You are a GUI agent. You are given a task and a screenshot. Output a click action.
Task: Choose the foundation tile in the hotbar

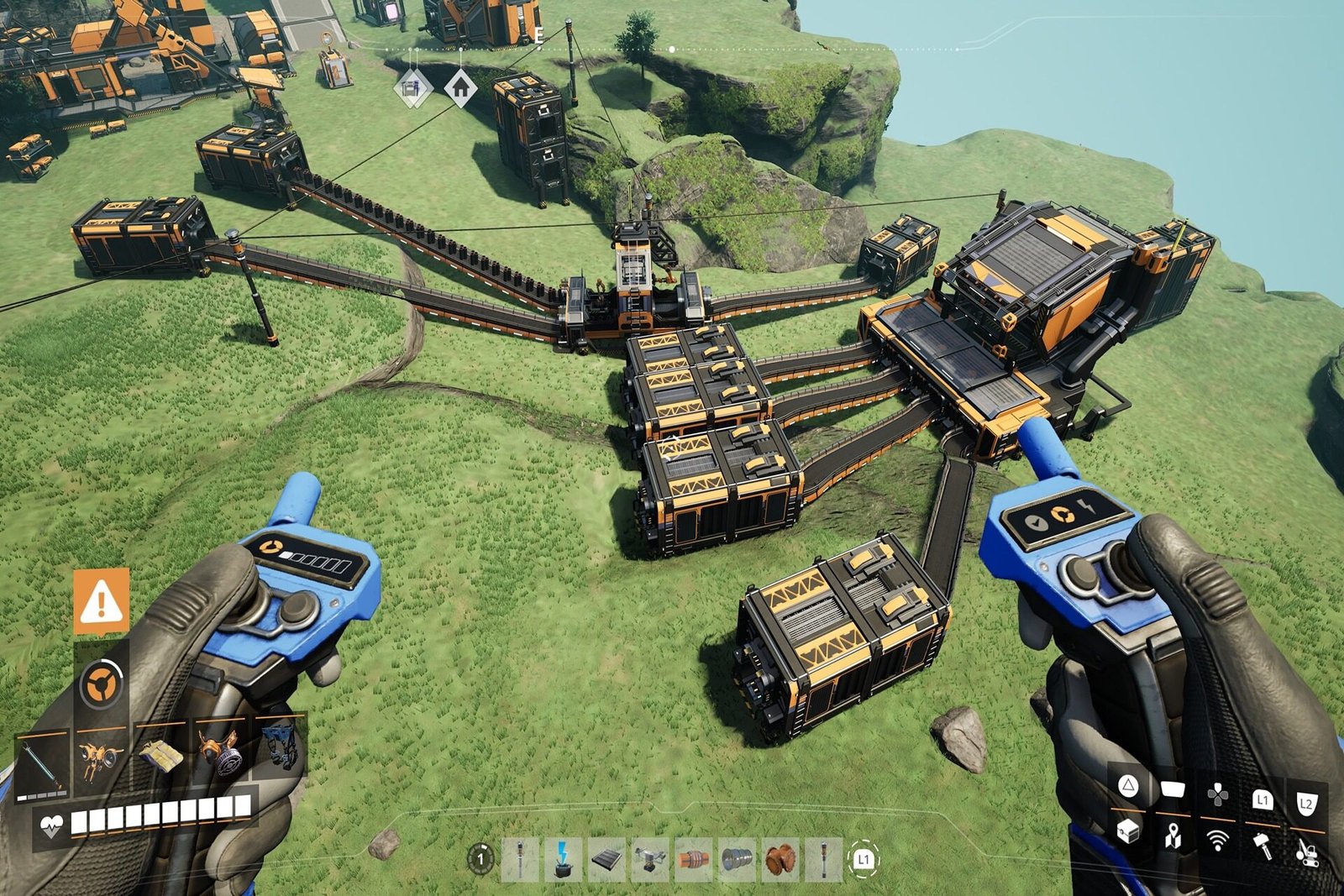coord(606,859)
